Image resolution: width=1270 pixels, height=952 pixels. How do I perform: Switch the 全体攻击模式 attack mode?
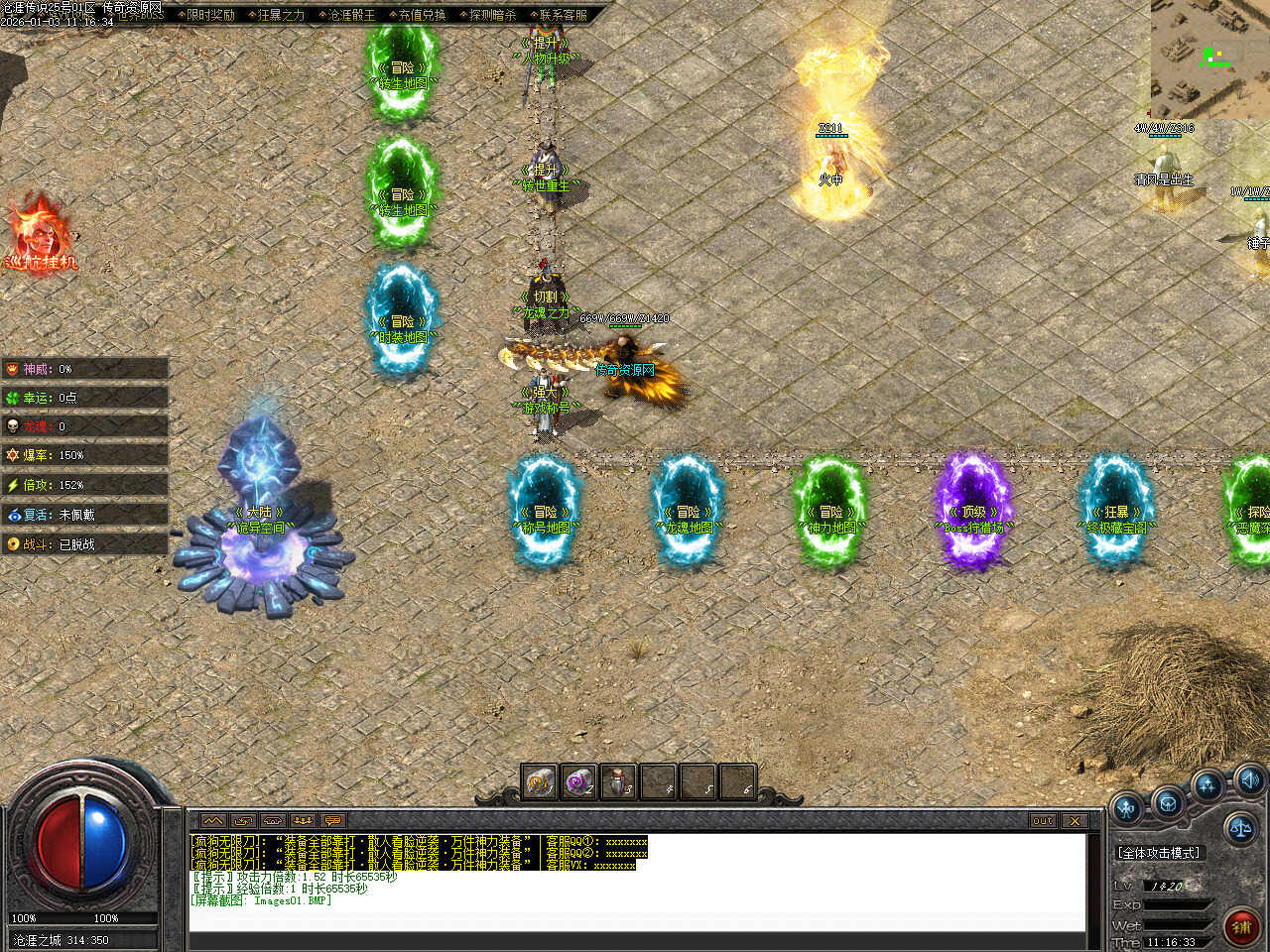[1159, 853]
